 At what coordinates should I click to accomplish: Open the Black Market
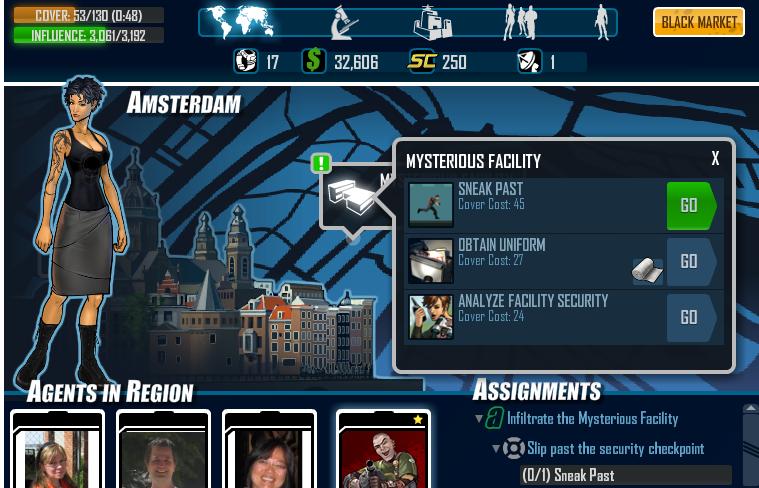699,22
